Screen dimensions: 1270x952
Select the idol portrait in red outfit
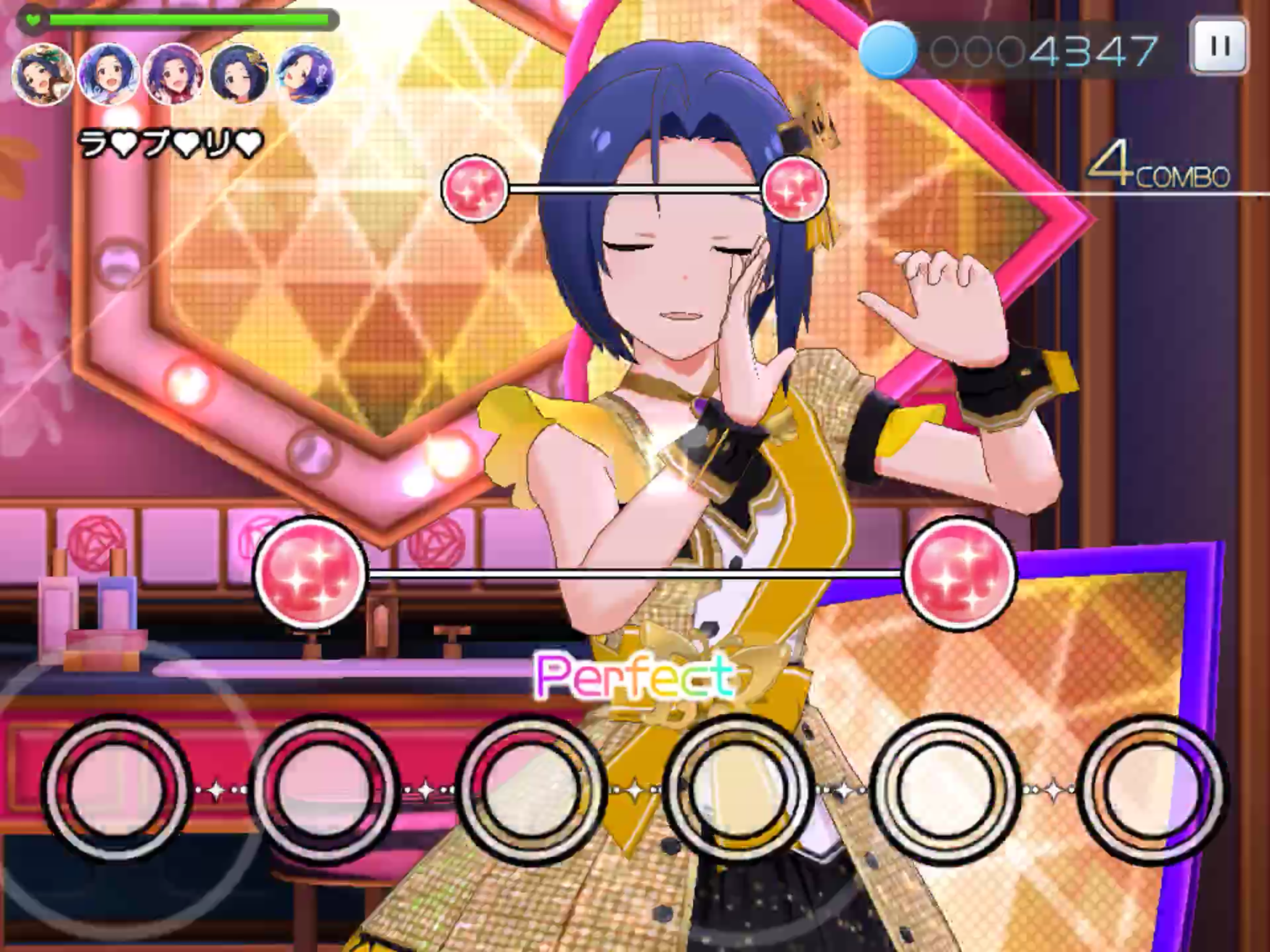(174, 76)
